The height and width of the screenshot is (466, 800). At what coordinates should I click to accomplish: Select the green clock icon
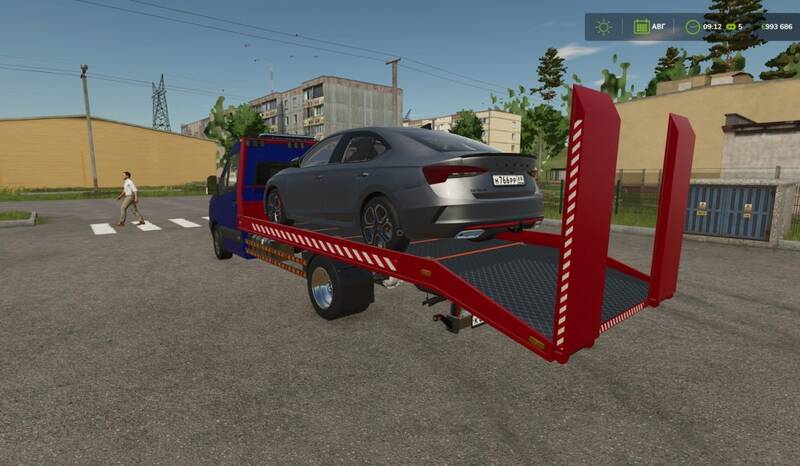[x=694, y=27]
